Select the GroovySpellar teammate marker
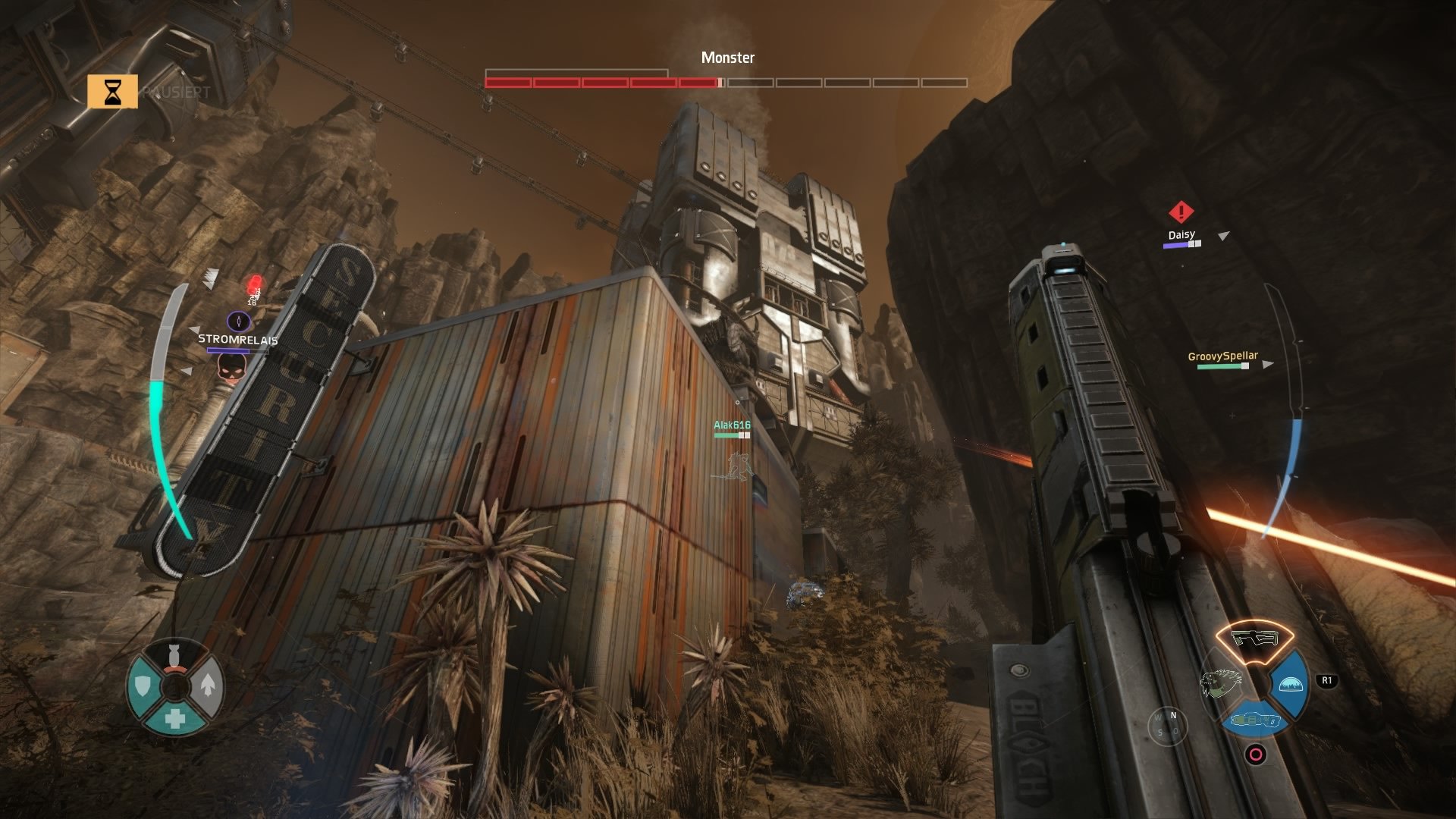Screen dimensions: 1456x819 [1222, 356]
